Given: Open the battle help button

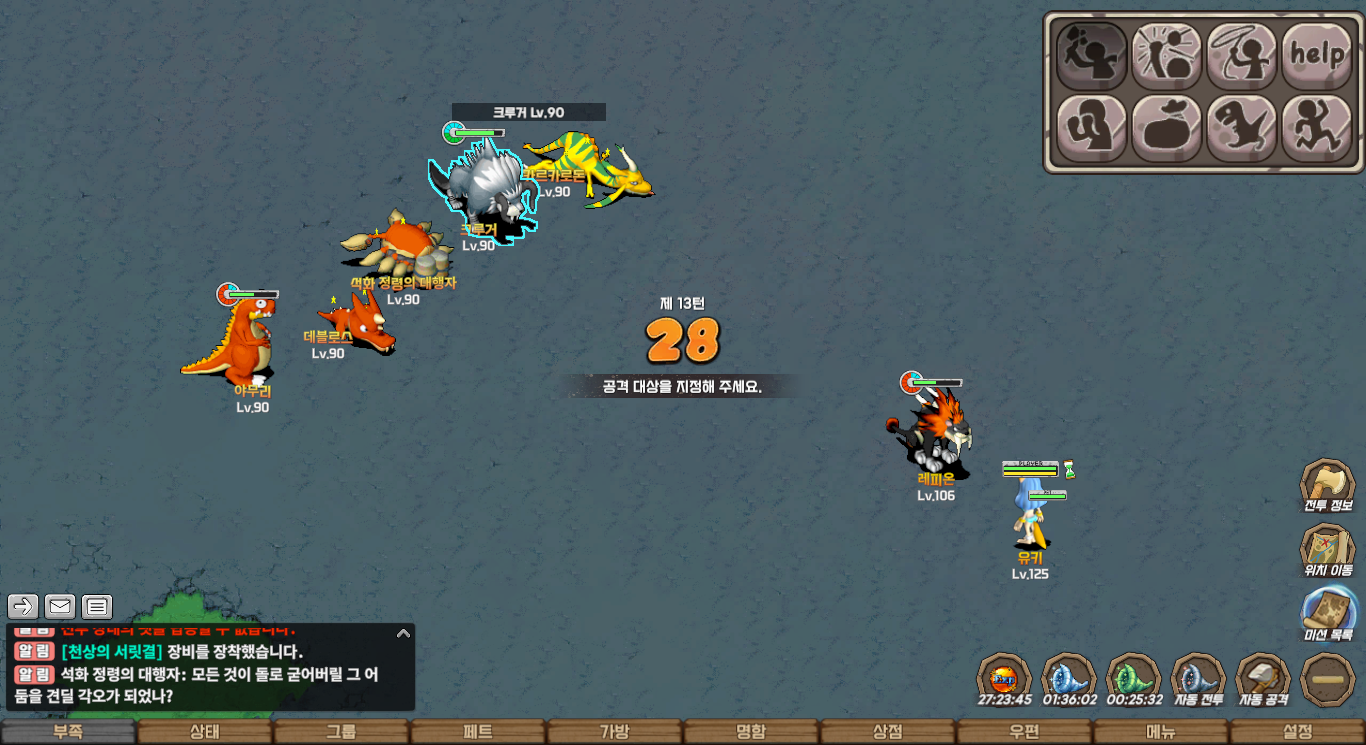Looking at the screenshot, I should pos(1316,56).
